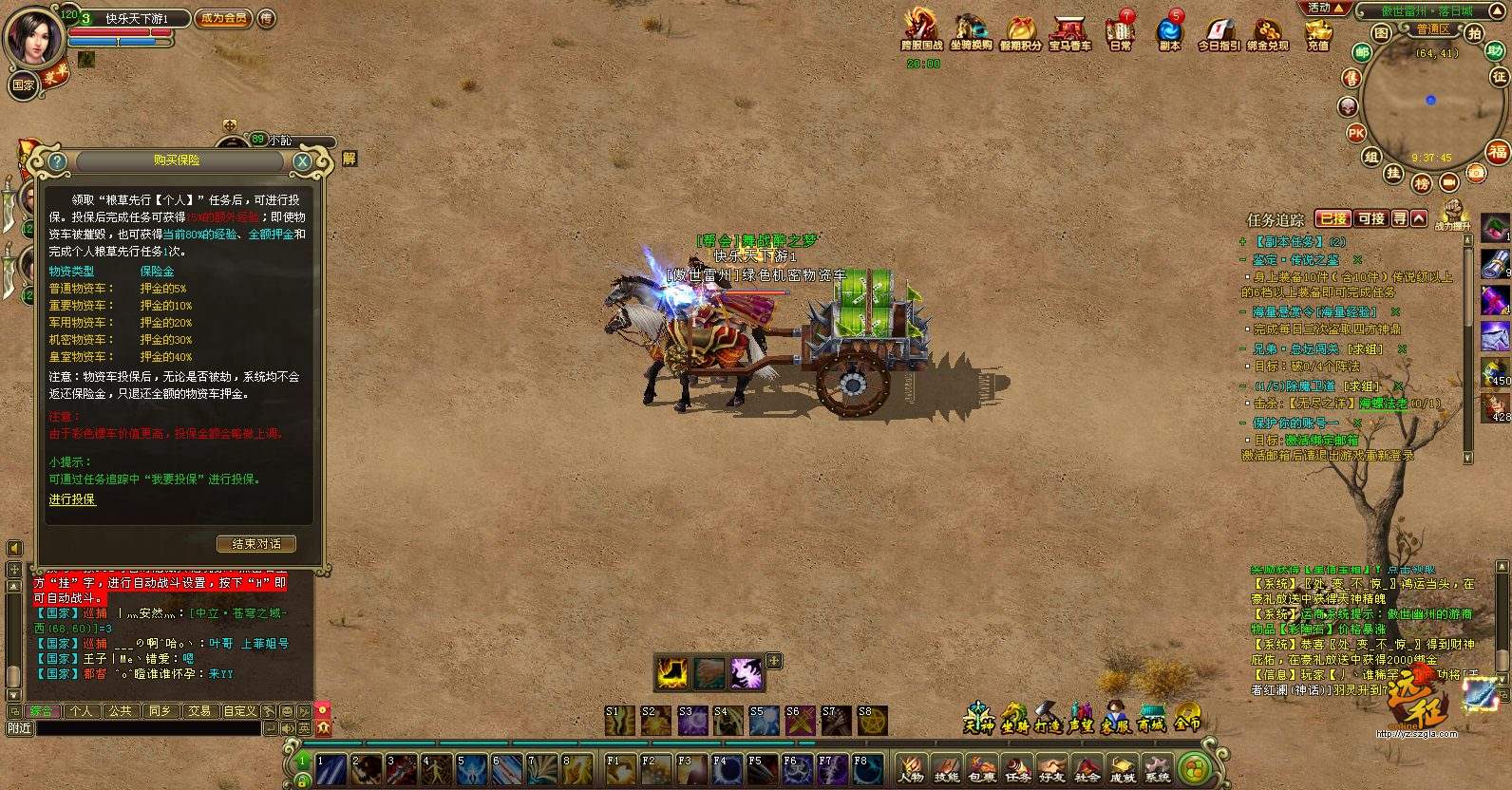This screenshot has width=1512, height=790.
Task: Click the 进行投保 link
Action: click(72, 499)
